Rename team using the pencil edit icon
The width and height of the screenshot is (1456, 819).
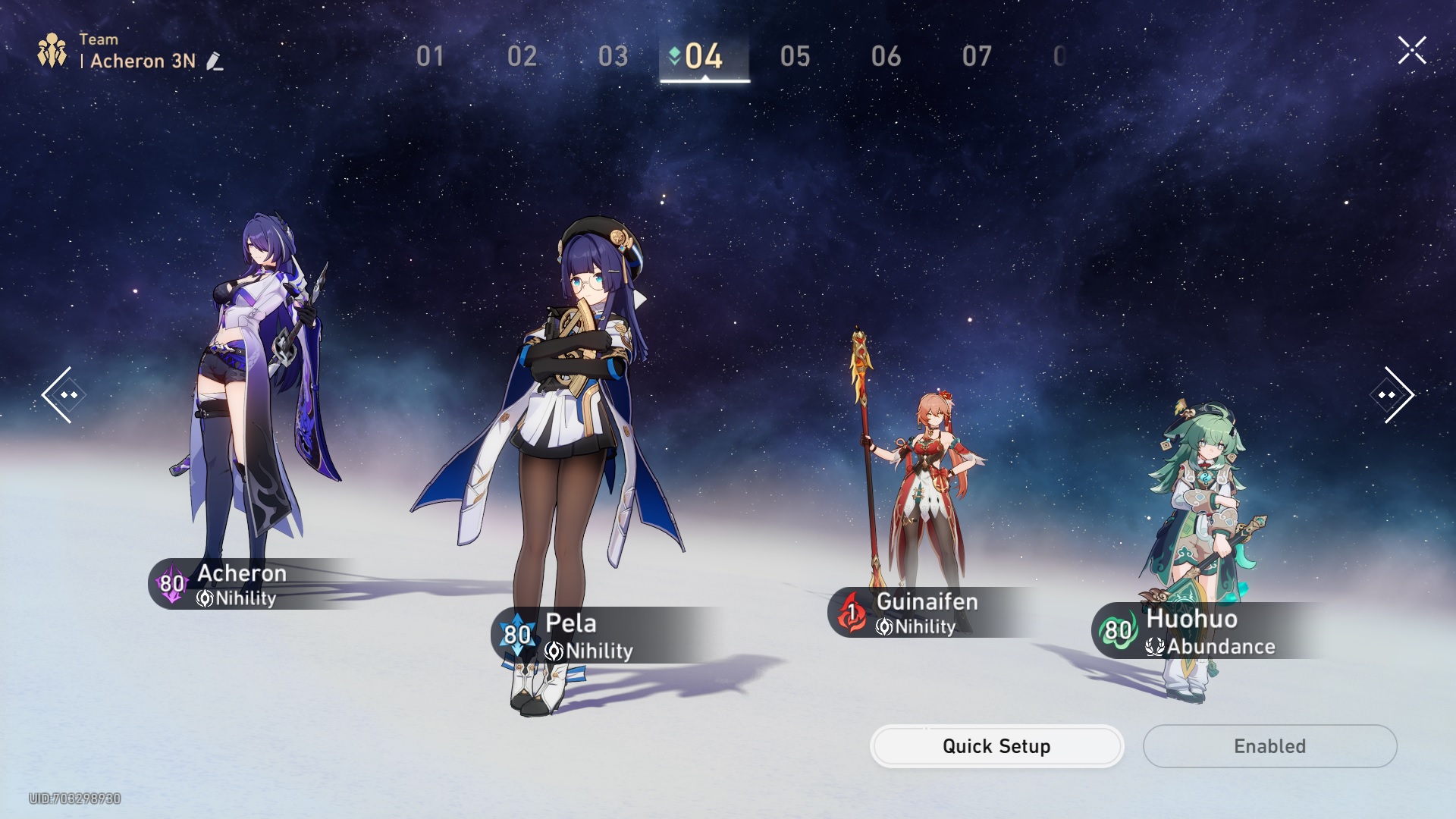(x=215, y=61)
